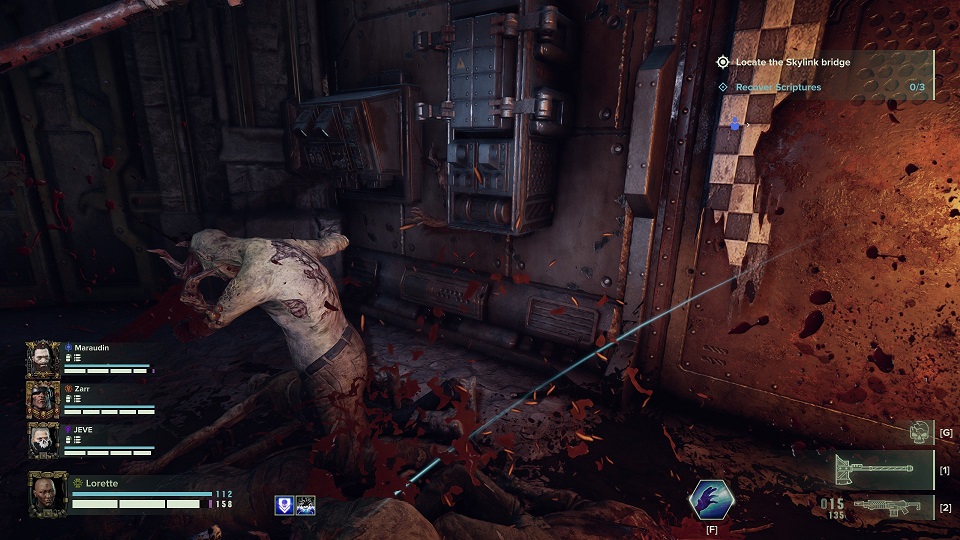Image resolution: width=960 pixels, height=540 pixels.
Task: Select Maraudin's teammate portrait
Action: click(44, 359)
